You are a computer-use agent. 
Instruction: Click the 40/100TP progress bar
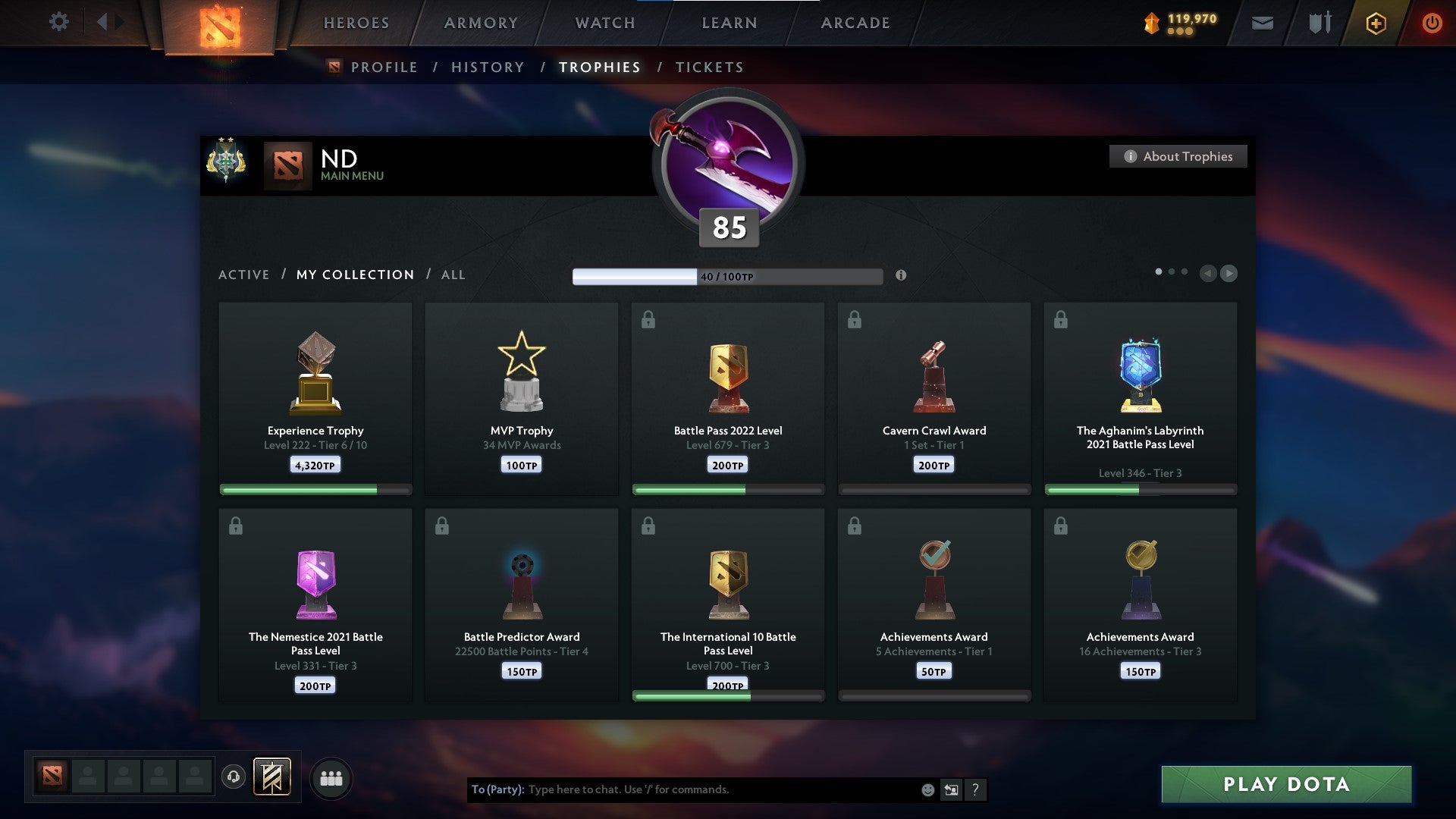[728, 276]
